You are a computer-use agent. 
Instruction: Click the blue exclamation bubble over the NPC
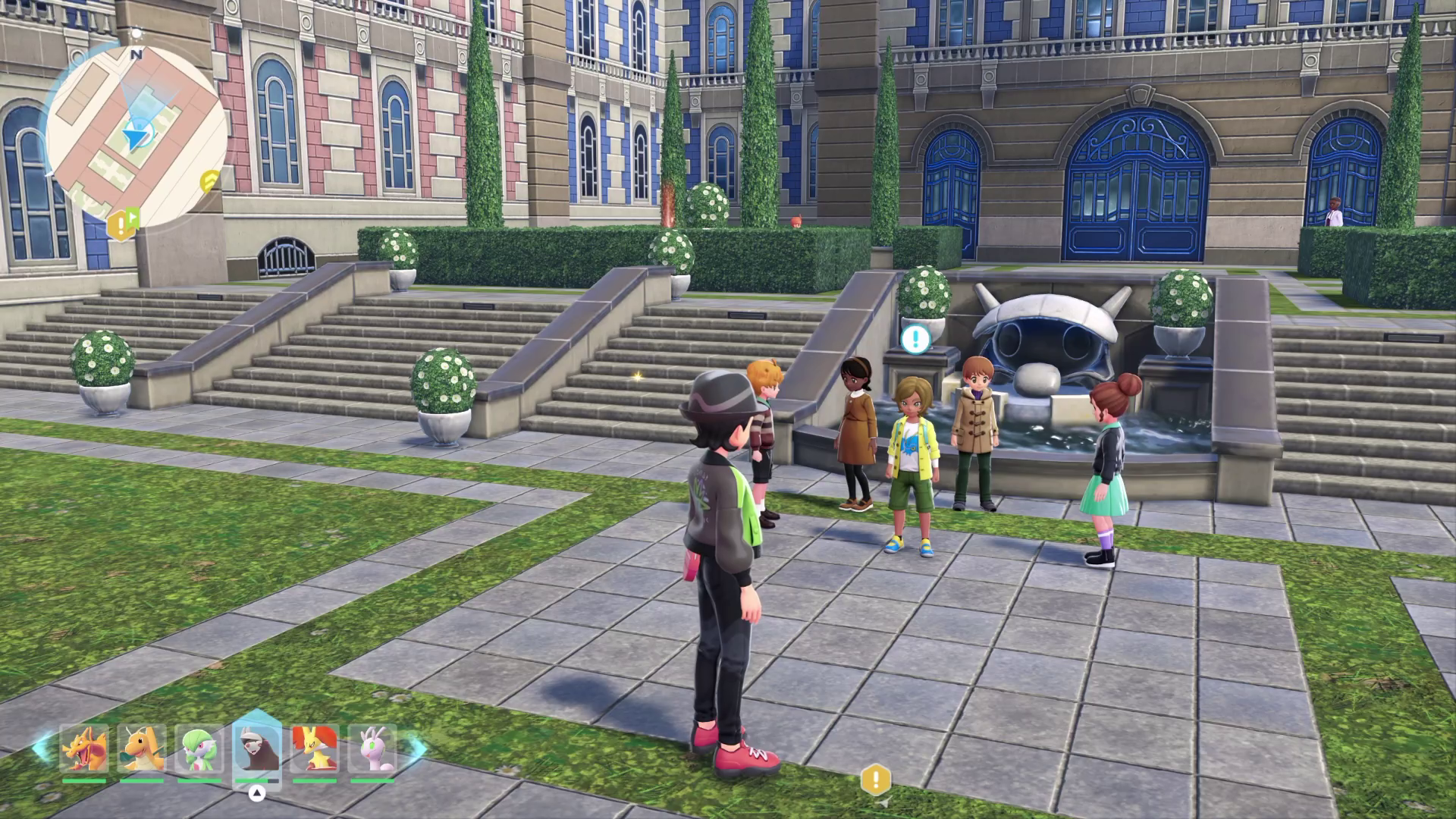pos(916,338)
